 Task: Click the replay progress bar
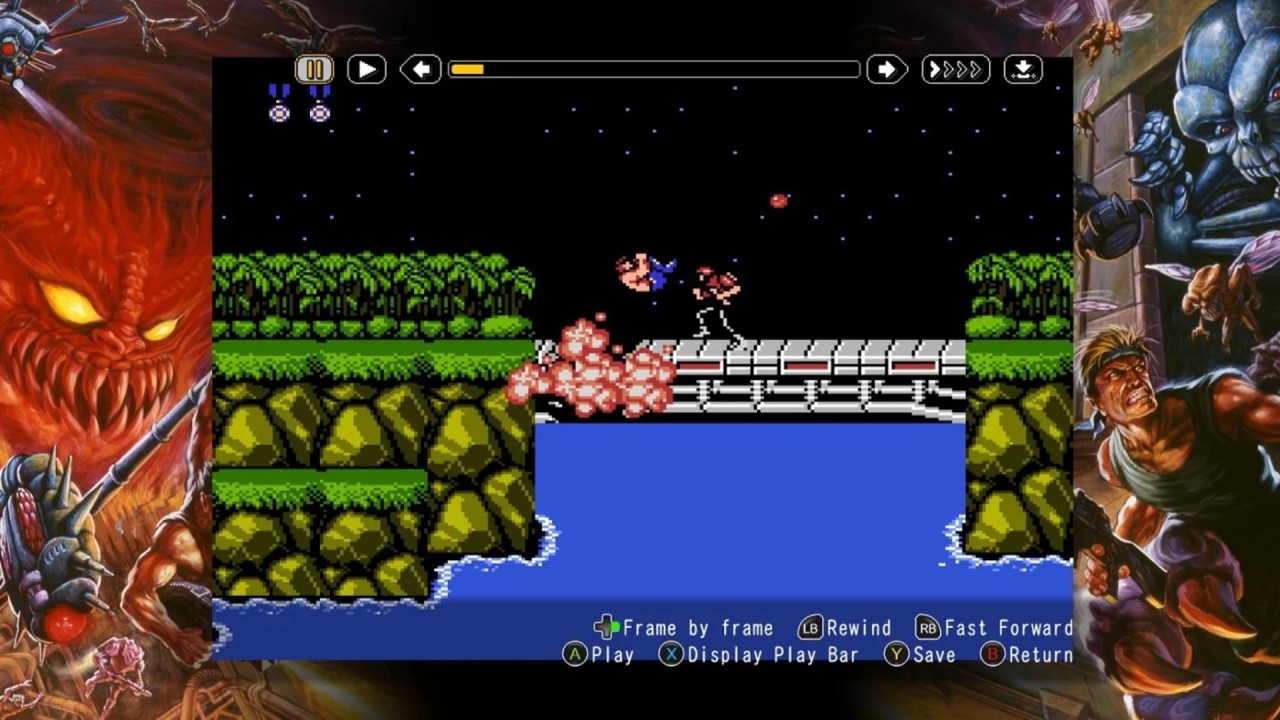[x=654, y=69]
